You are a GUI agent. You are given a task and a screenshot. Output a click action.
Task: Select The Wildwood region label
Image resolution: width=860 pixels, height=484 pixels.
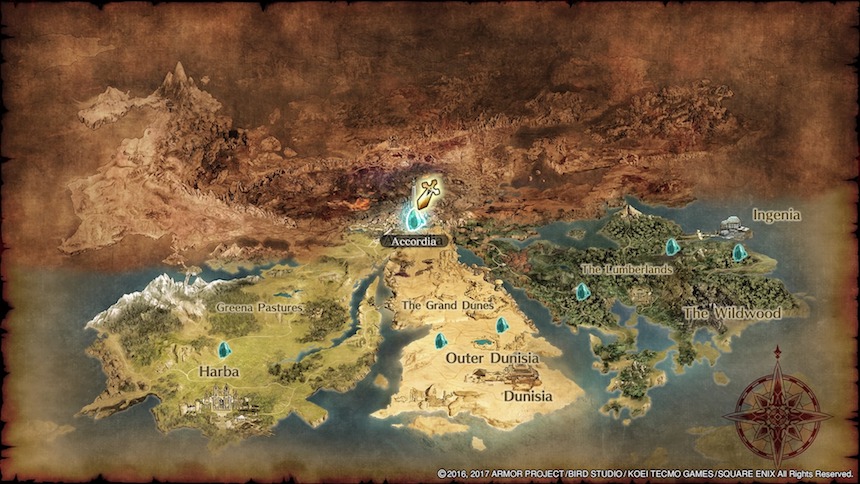[731, 313]
